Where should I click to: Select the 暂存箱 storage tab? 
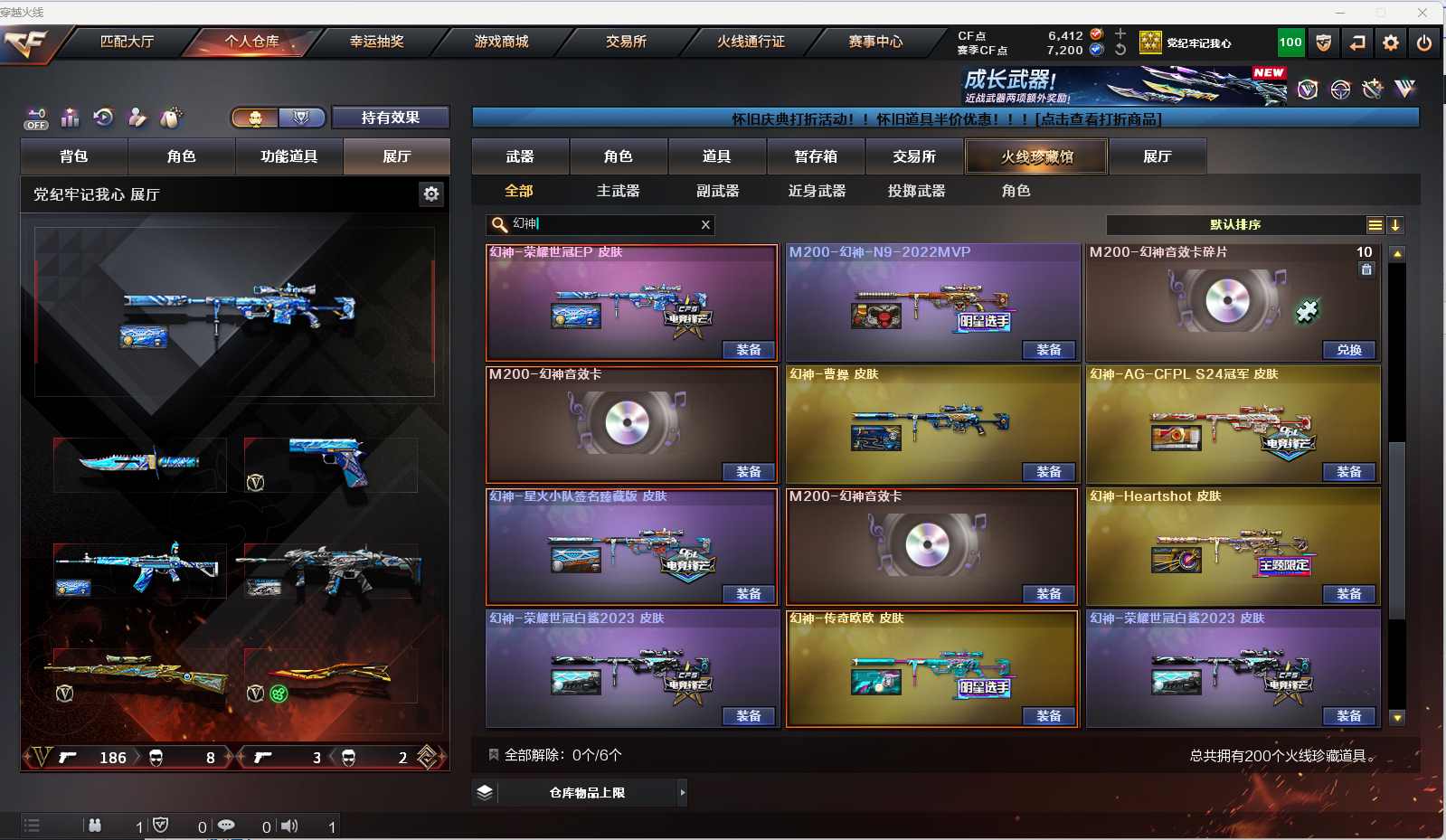tap(816, 156)
